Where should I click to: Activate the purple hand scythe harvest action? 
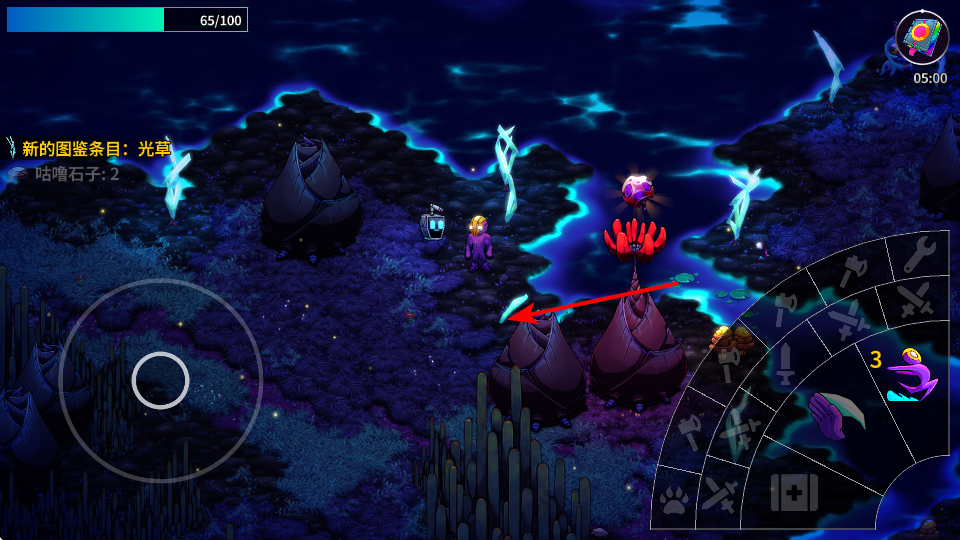coord(837,414)
